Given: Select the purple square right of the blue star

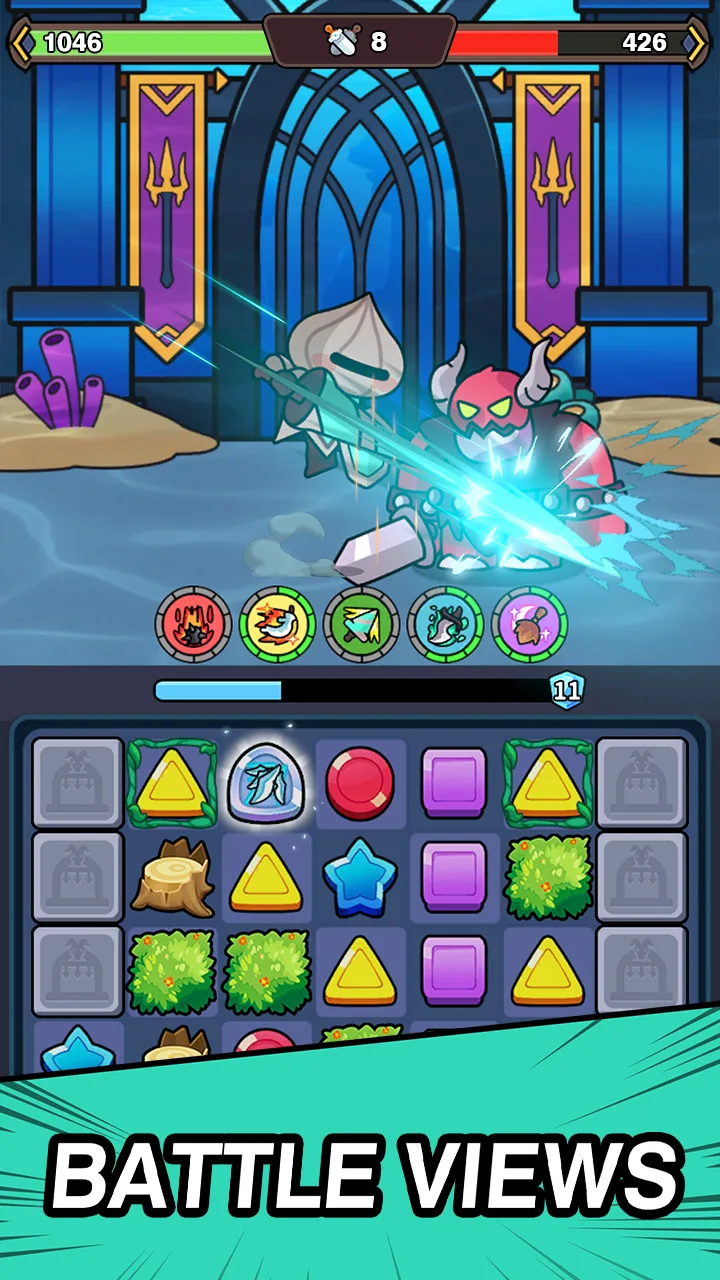Looking at the screenshot, I should pyautogui.click(x=454, y=877).
